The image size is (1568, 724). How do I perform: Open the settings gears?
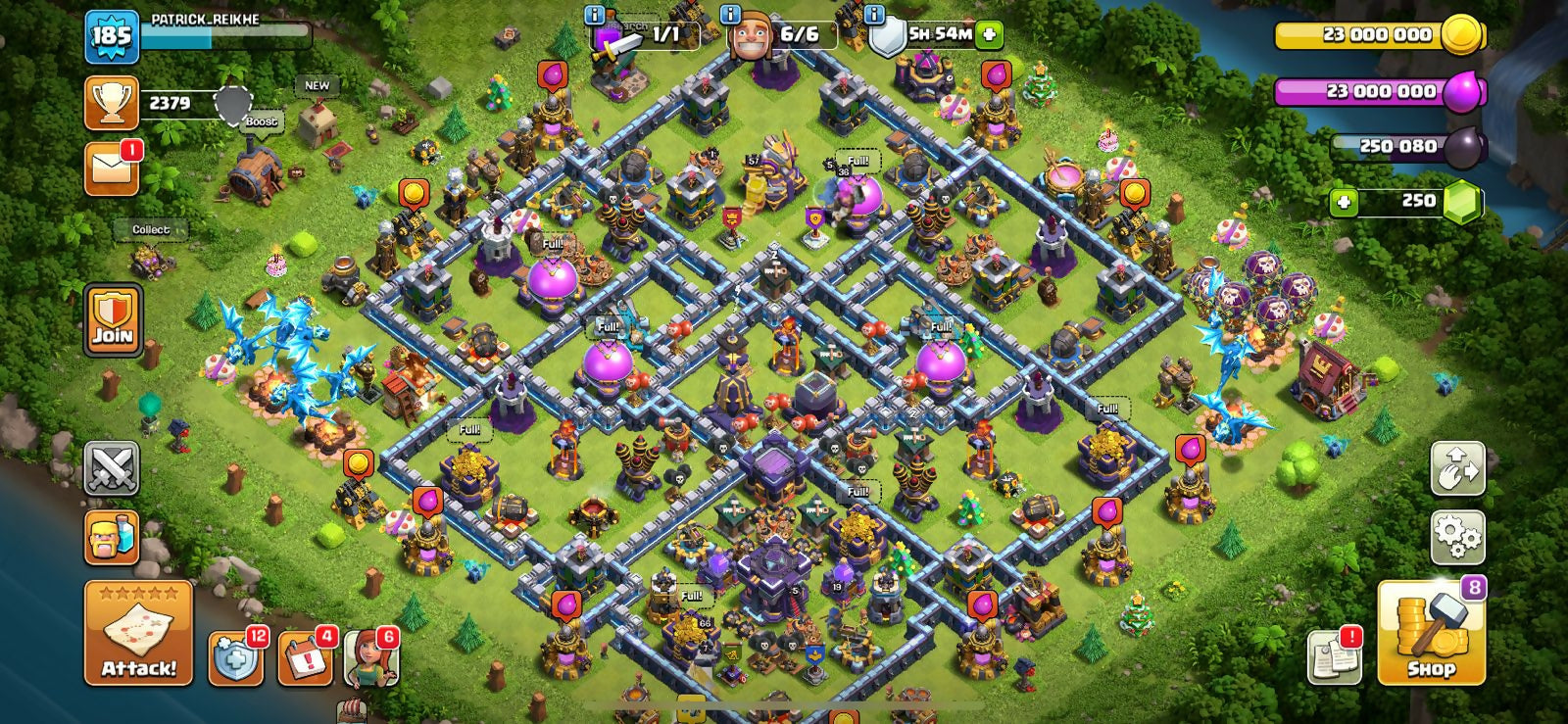coord(1457,537)
